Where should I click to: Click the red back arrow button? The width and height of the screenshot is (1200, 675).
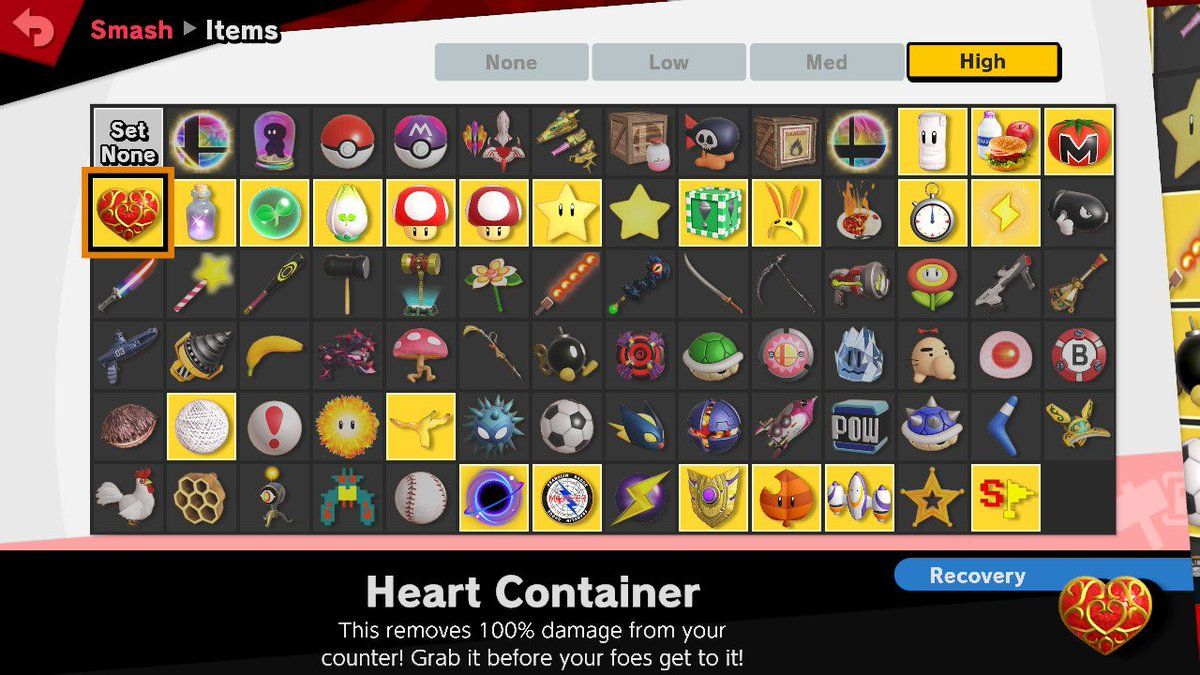click(x=34, y=29)
